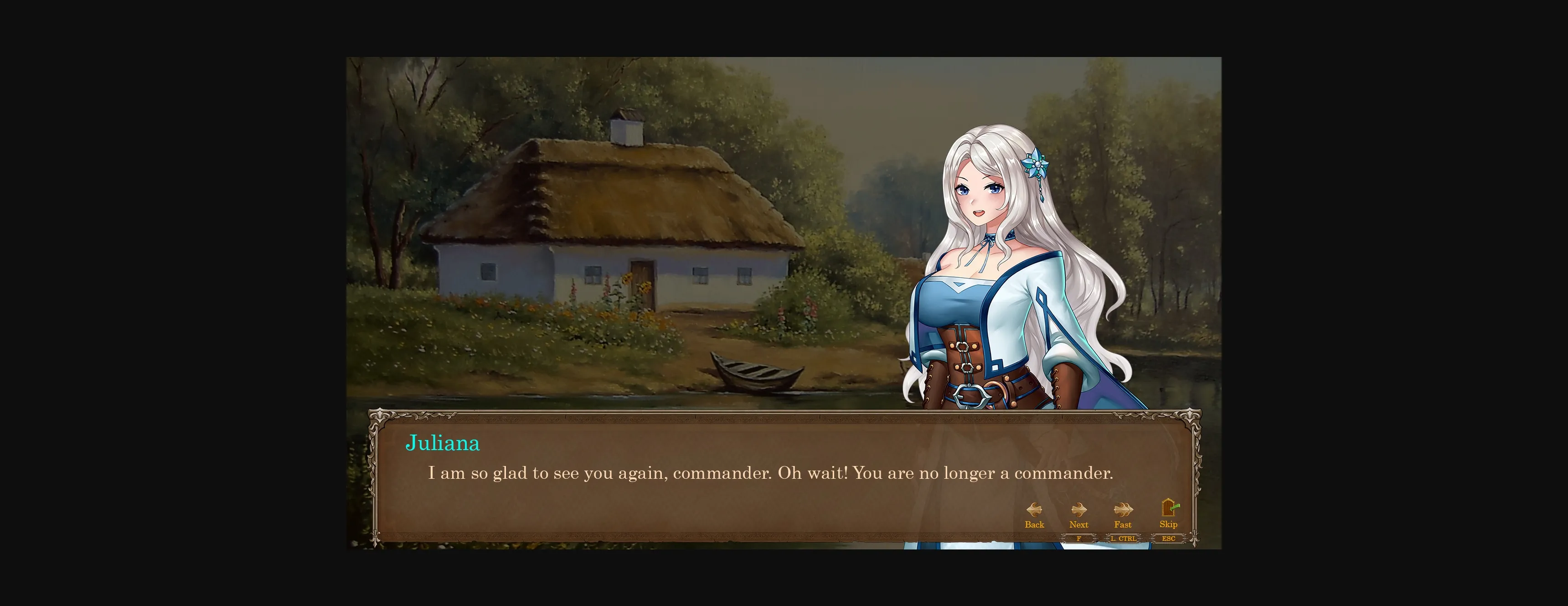Click the F shortcut badge under Next
The width and height of the screenshot is (1568, 606).
pyautogui.click(x=1078, y=539)
